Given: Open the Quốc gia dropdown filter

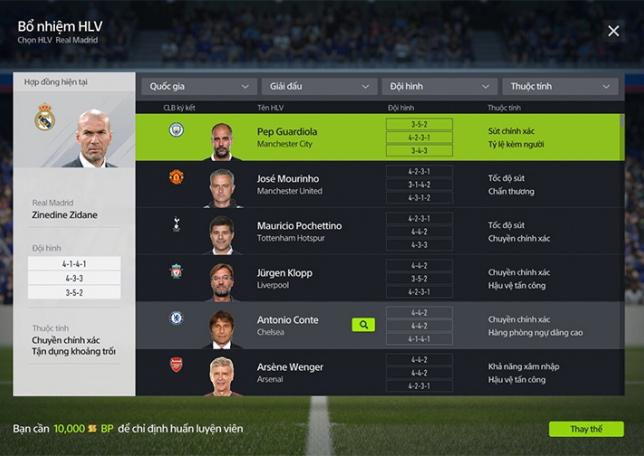Looking at the screenshot, I should [x=200, y=87].
